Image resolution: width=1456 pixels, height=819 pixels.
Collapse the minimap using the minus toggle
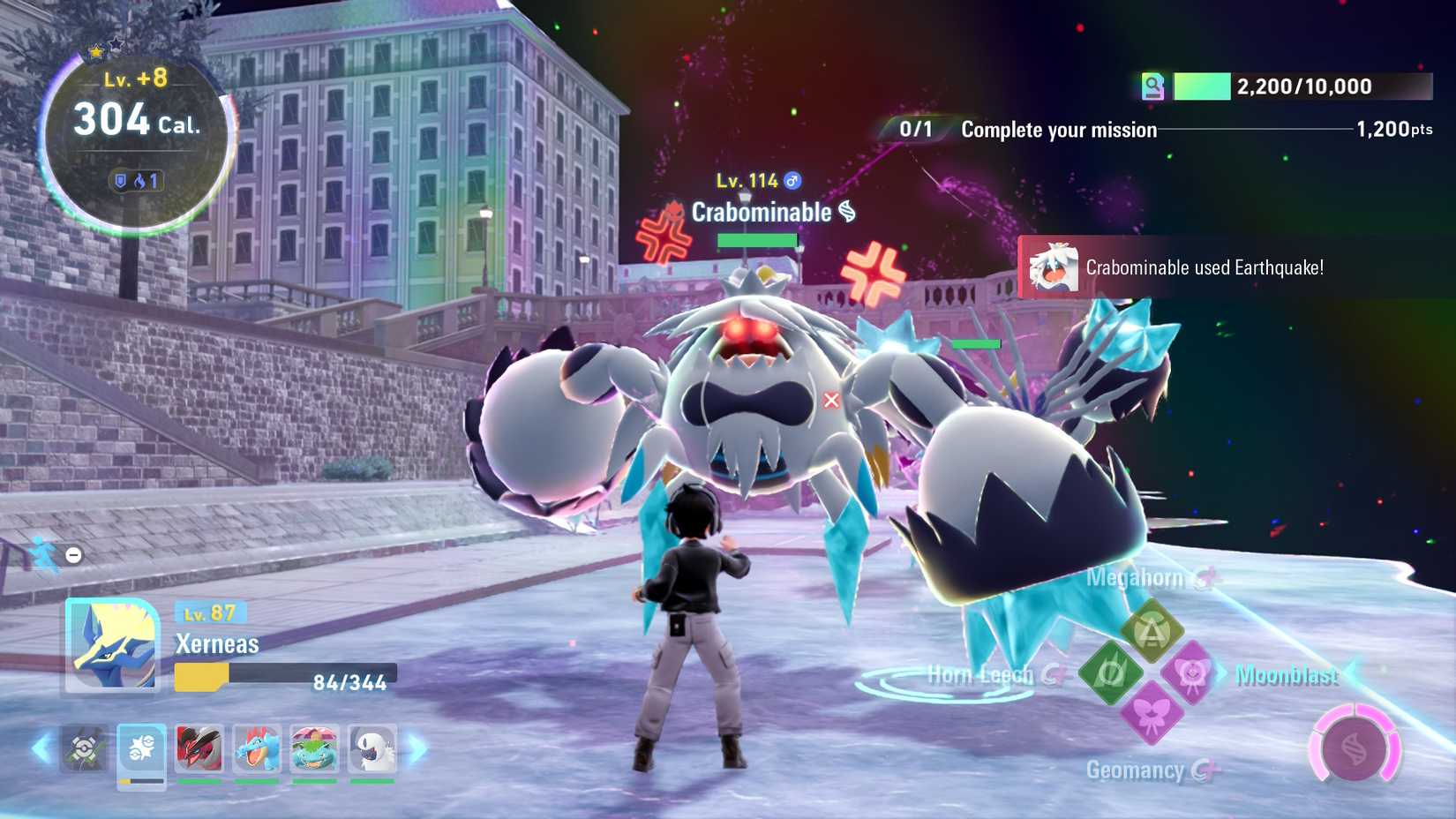tap(72, 555)
